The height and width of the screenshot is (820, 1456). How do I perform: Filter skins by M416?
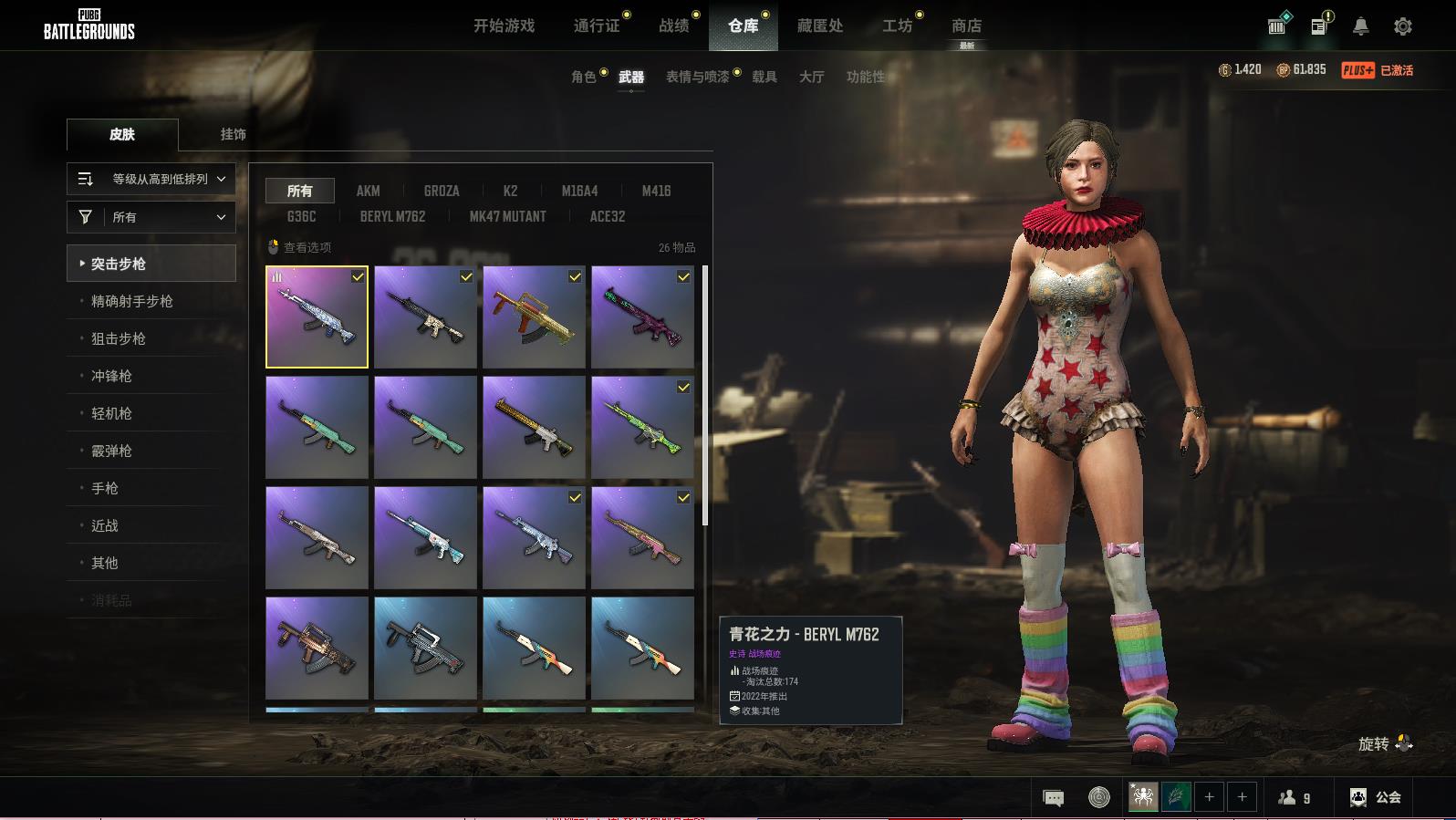point(656,191)
